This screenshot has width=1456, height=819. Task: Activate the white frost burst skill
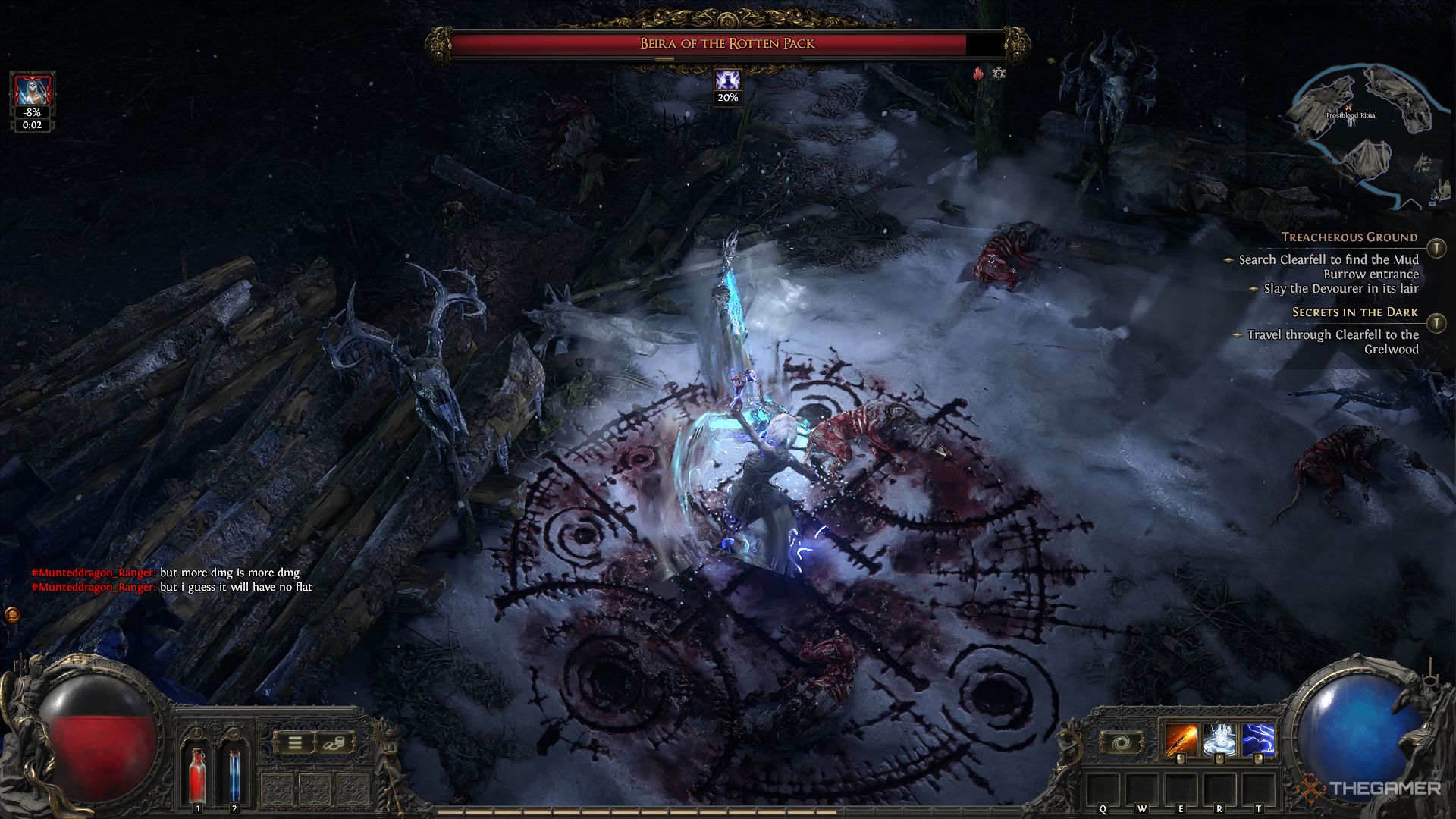tap(1219, 740)
